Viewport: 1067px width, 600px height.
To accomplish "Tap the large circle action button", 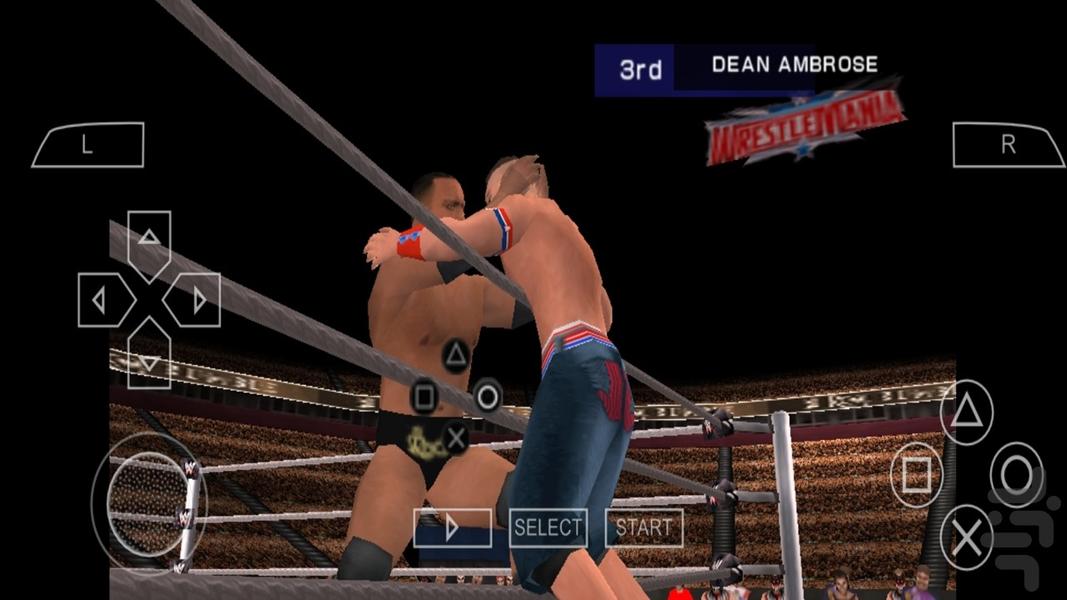I will 1017,475.
